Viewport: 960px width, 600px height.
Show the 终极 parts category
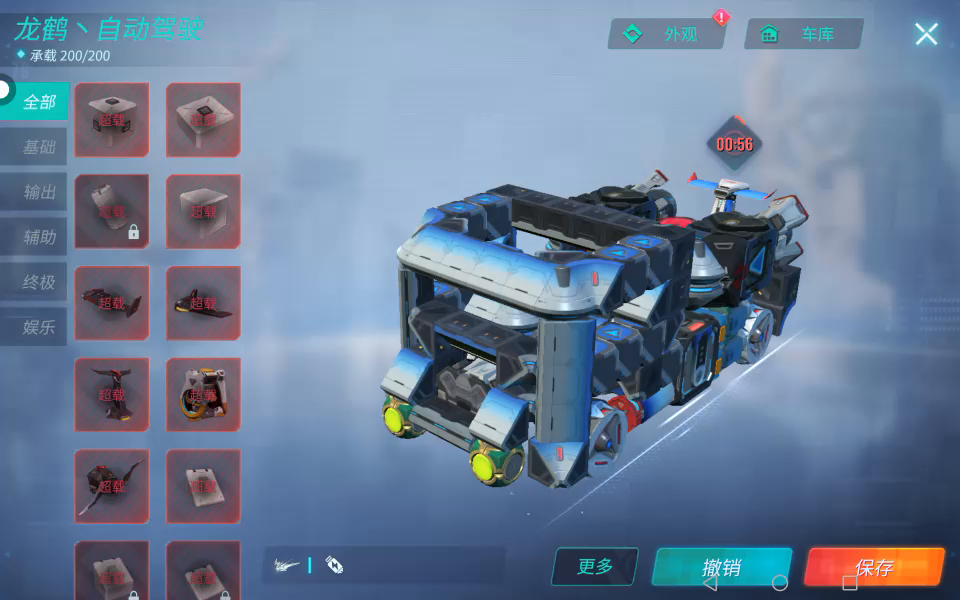[x=38, y=282]
